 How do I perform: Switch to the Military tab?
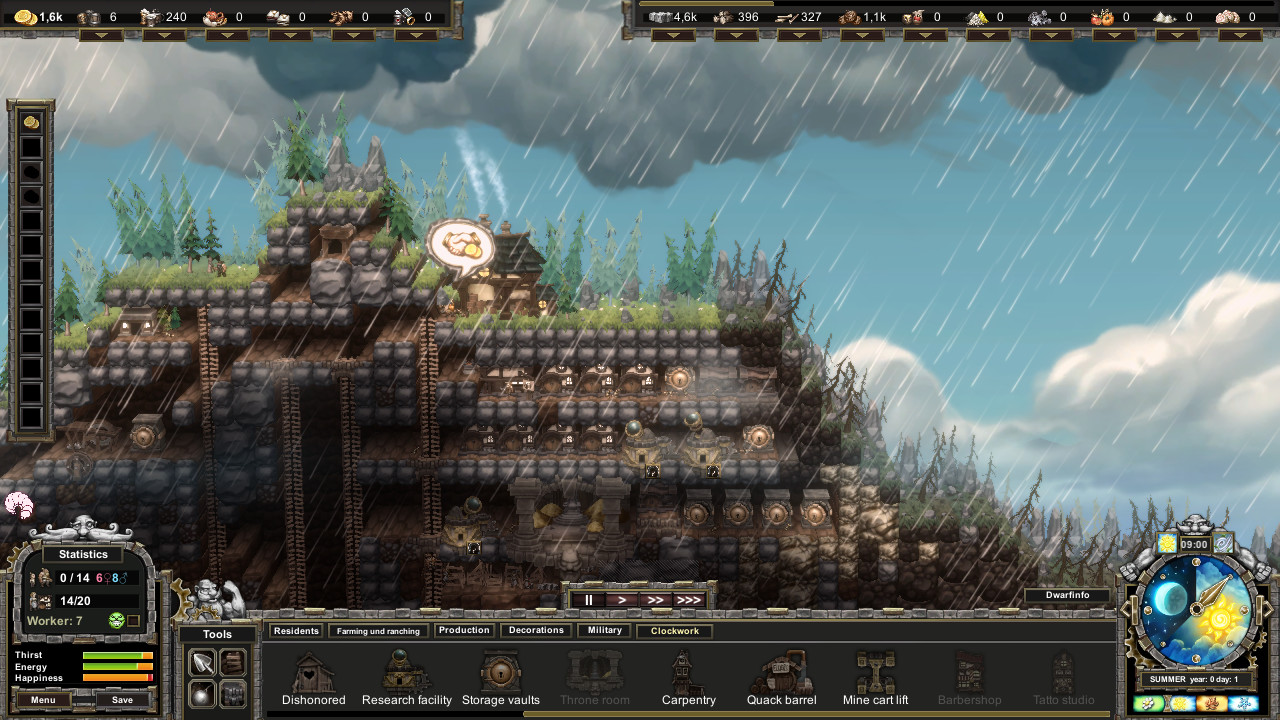tap(603, 630)
